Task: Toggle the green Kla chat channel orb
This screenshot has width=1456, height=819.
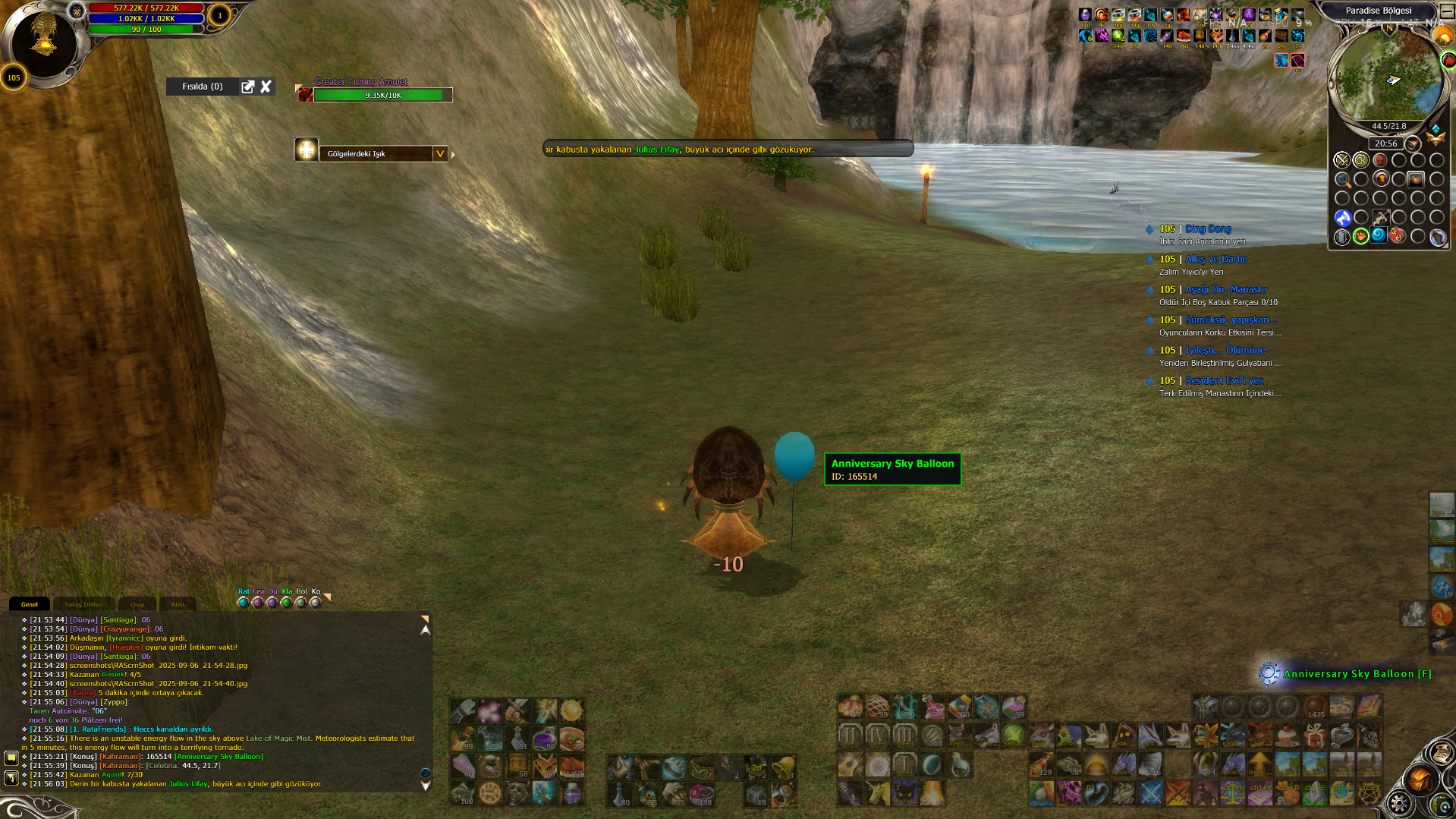Action: (x=287, y=603)
